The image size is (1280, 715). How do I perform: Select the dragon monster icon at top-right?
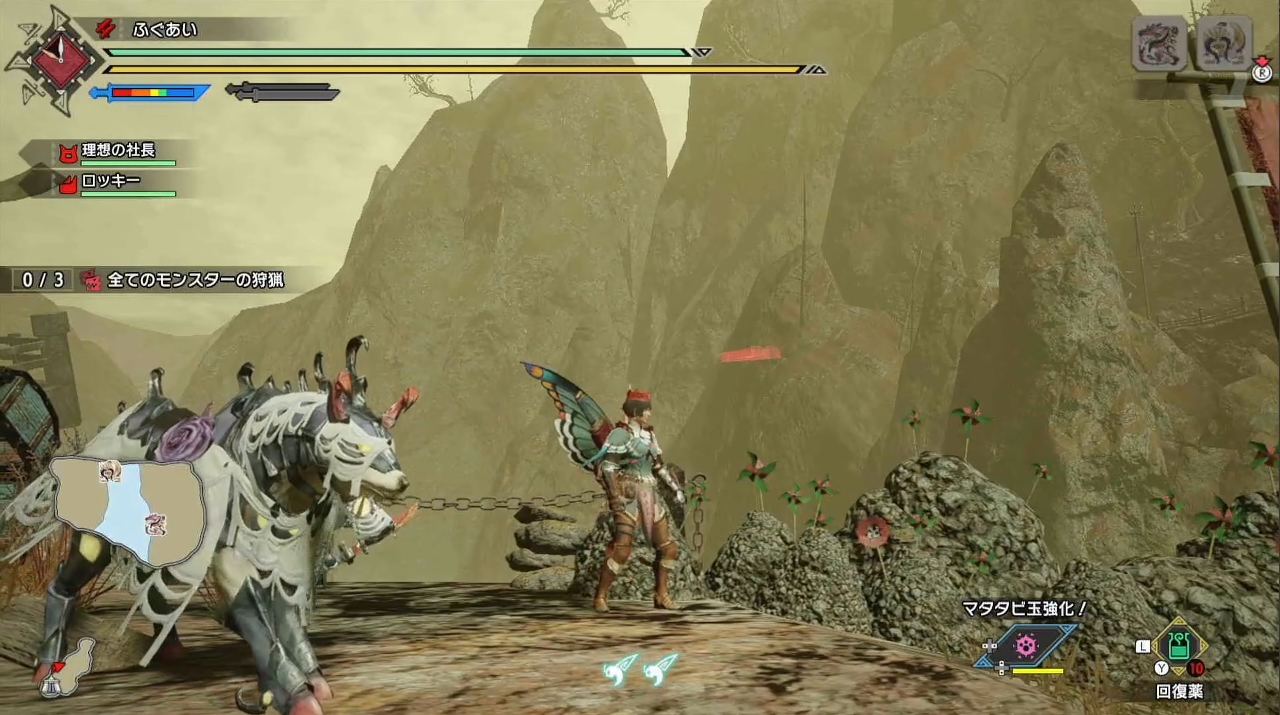tap(1159, 43)
